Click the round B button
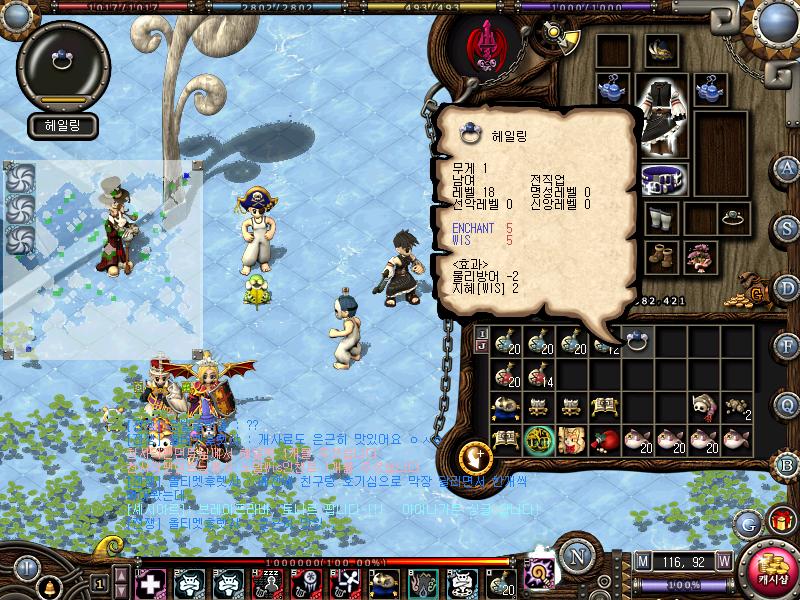 pos(788,464)
